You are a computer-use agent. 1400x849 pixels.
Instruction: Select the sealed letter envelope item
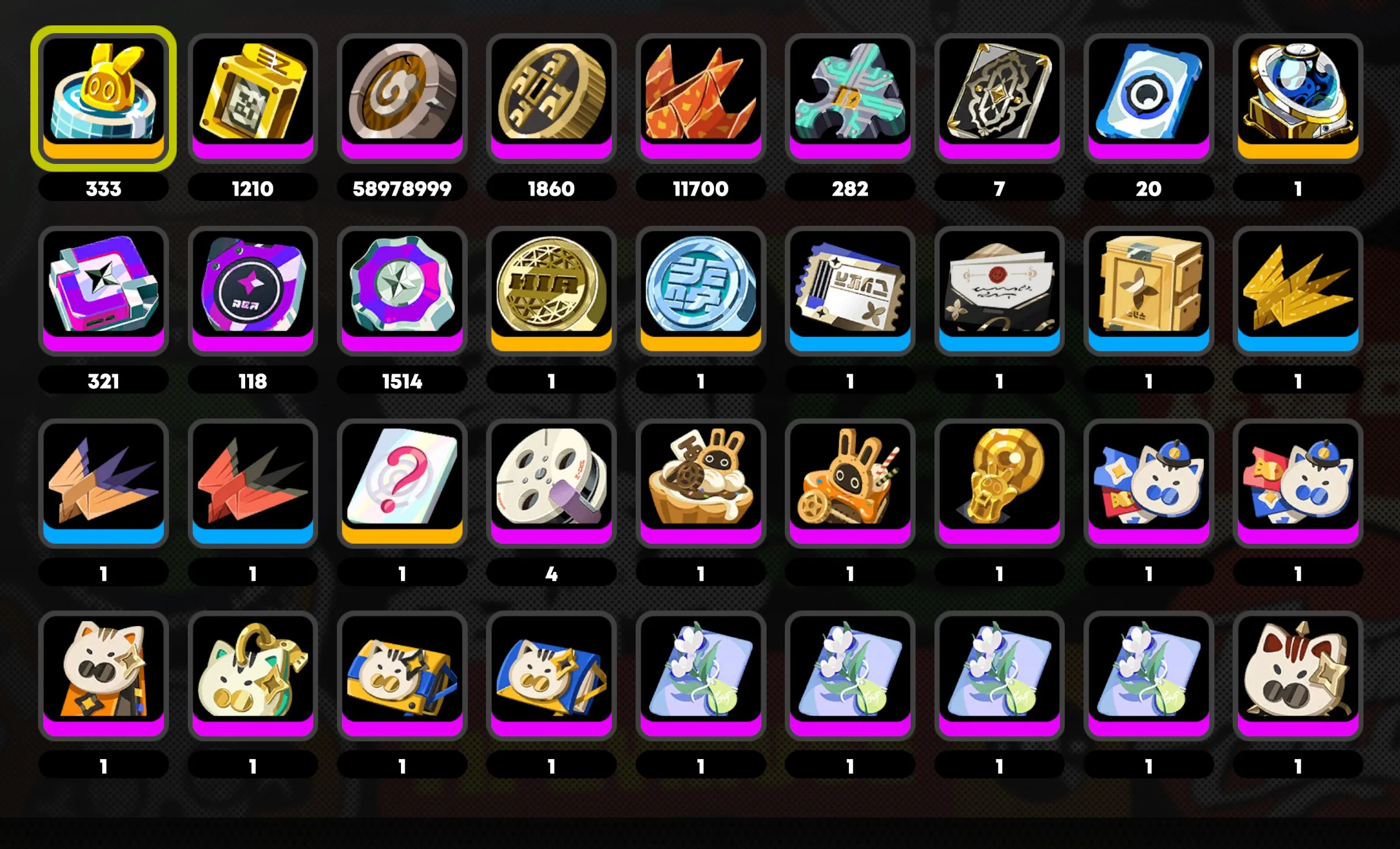tap(1000, 290)
